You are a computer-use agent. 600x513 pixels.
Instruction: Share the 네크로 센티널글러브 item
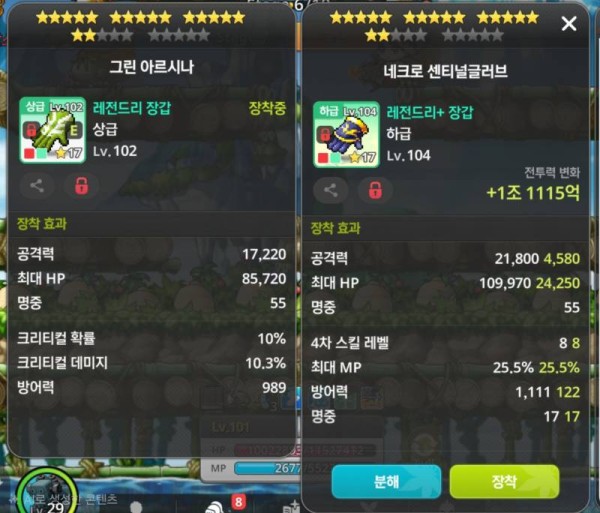tap(331, 190)
